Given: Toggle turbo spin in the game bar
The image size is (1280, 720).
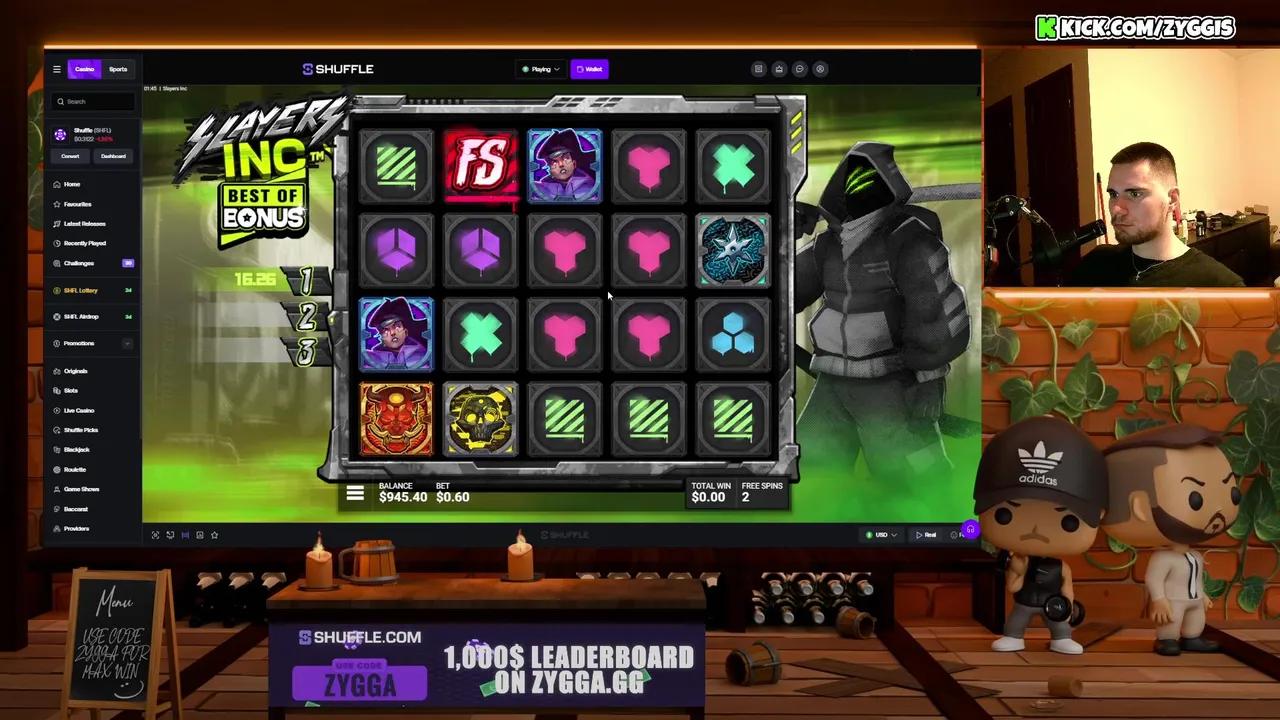Looking at the screenshot, I should pos(170,534).
